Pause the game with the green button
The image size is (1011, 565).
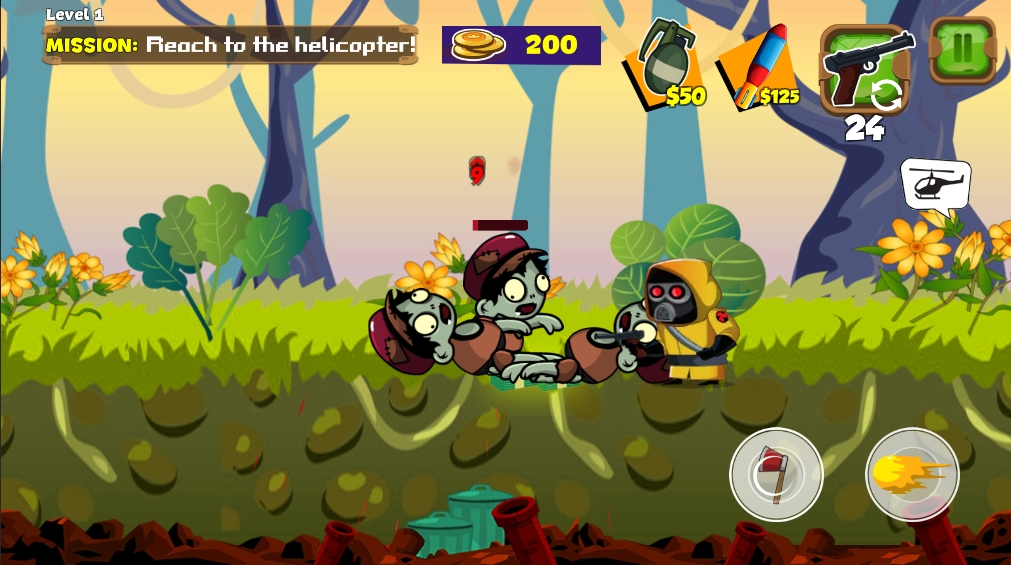(962, 48)
